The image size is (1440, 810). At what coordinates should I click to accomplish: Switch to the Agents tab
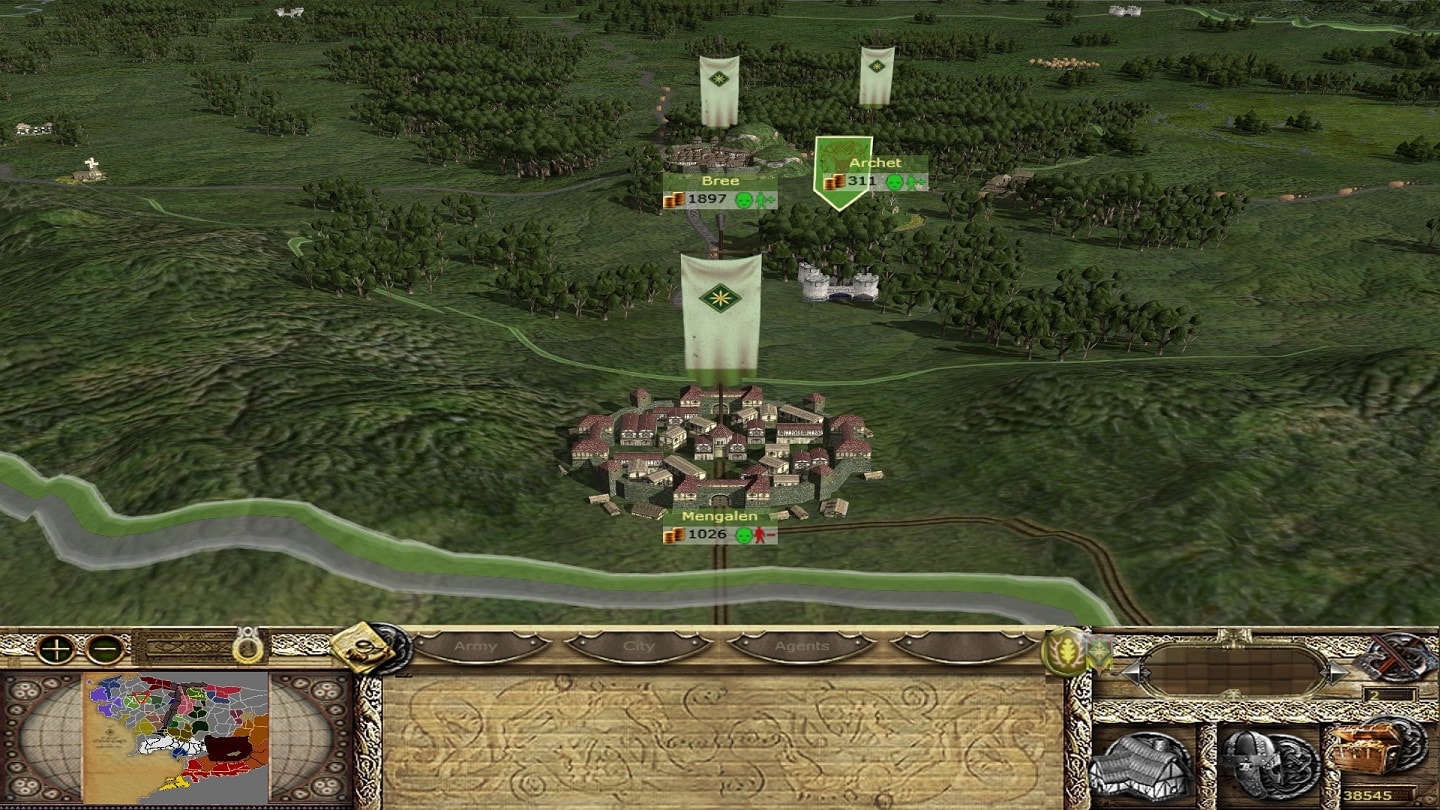[802, 646]
